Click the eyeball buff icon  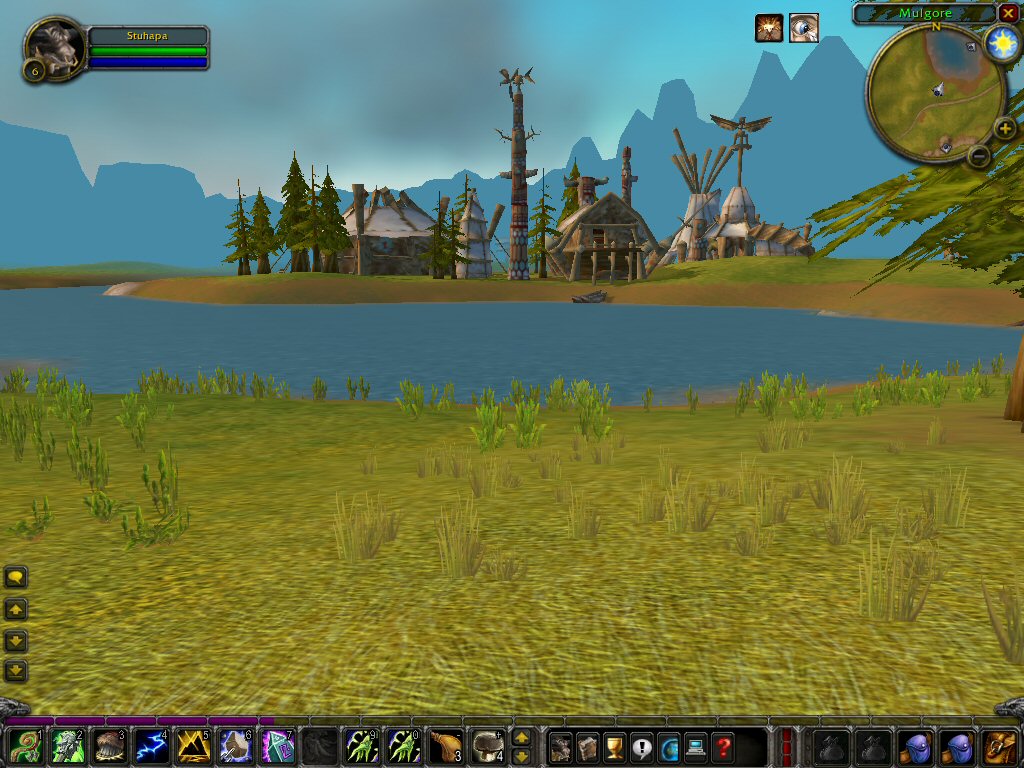click(803, 28)
